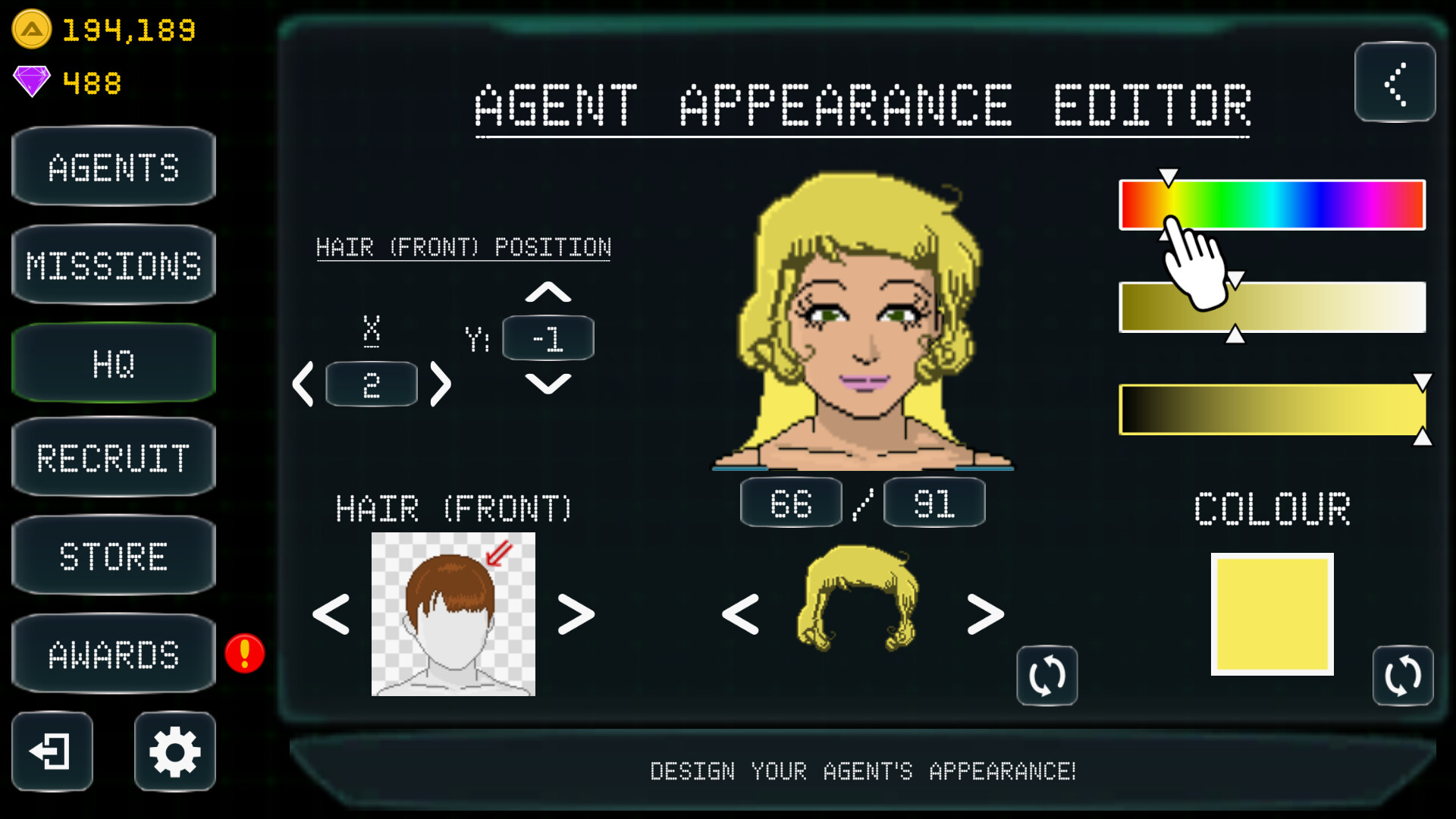This screenshot has width=1456, height=819.
Task: Click the HAIR (FRONT) preview thumbnail
Action: (453, 614)
